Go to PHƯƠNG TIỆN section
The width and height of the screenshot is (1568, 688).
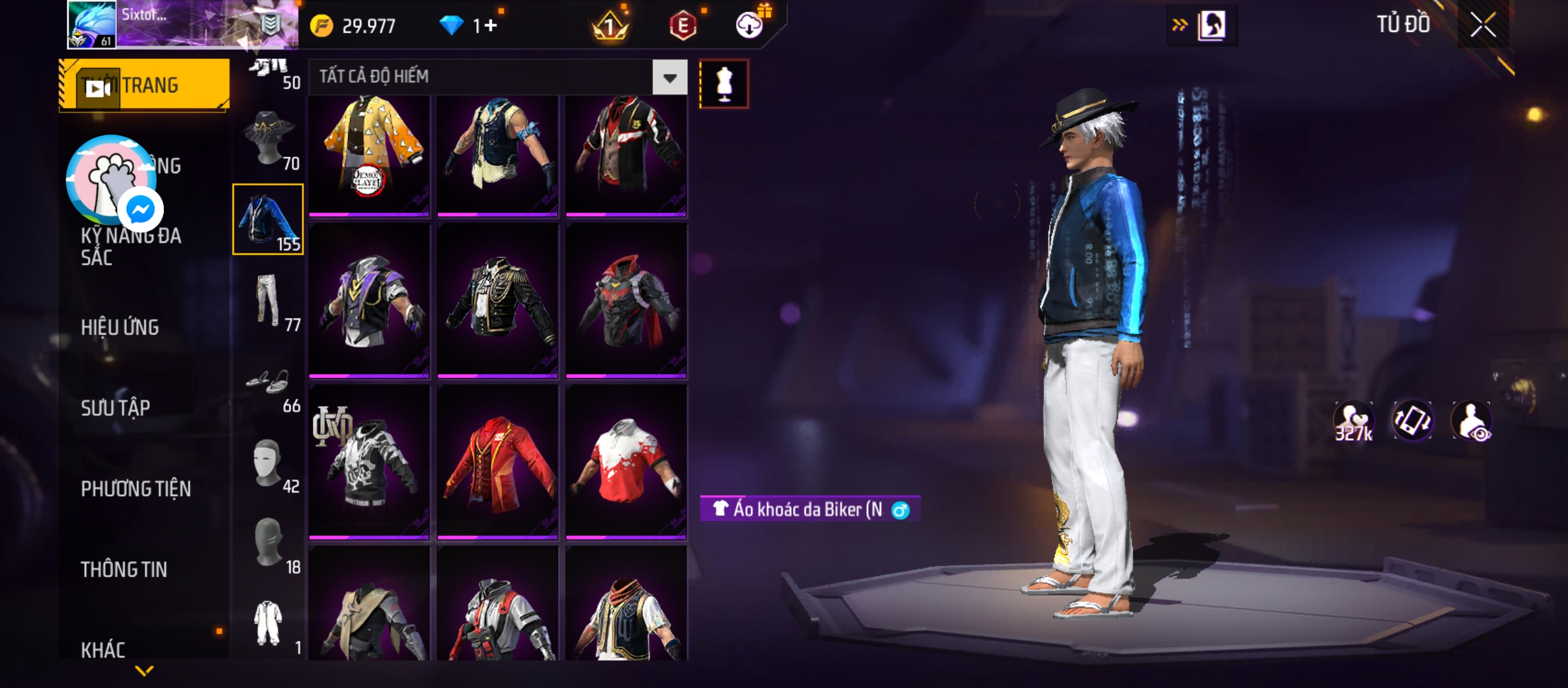pyautogui.click(x=136, y=489)
